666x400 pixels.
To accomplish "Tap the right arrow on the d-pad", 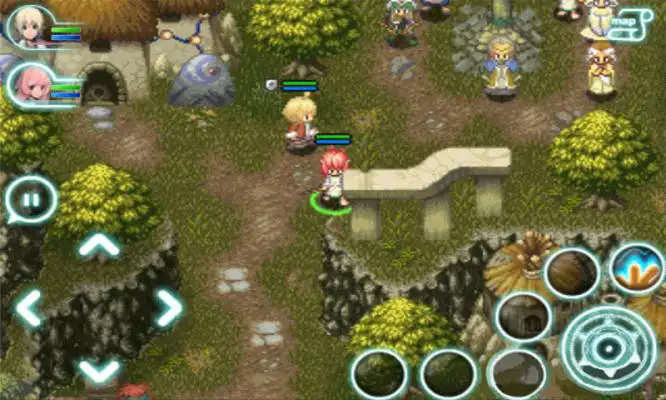I will pos(169,308).
